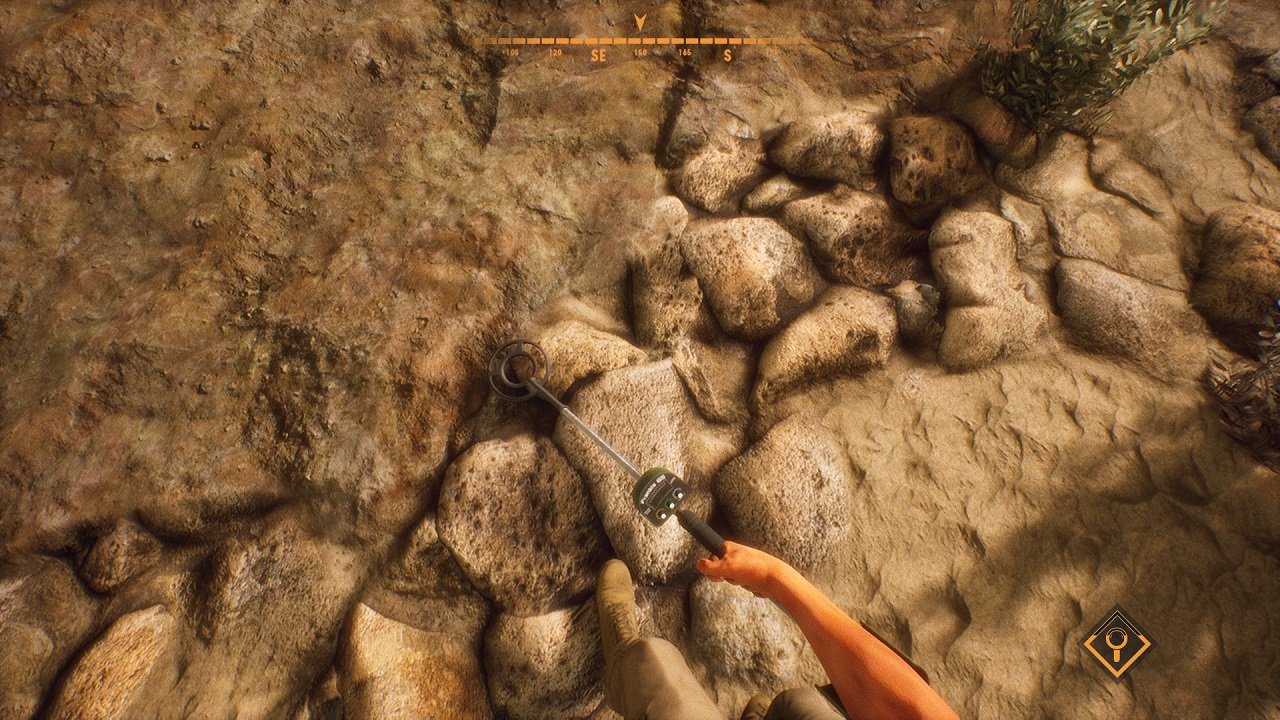This screenshot has height=720, width=1280.
Task: Click the tick-marked compass bar strip
Action: [x=640, y=40]
